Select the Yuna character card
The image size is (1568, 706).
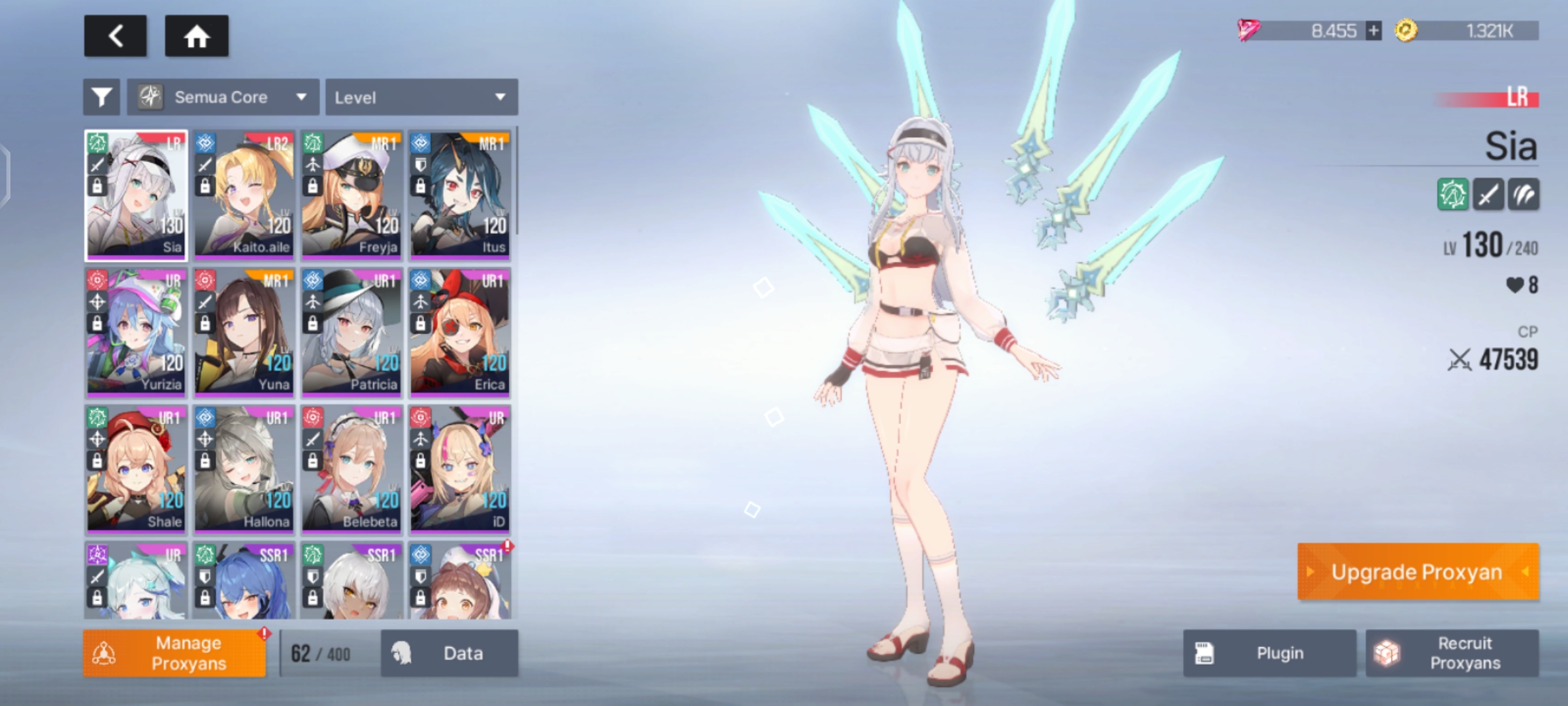coord(244,331)
